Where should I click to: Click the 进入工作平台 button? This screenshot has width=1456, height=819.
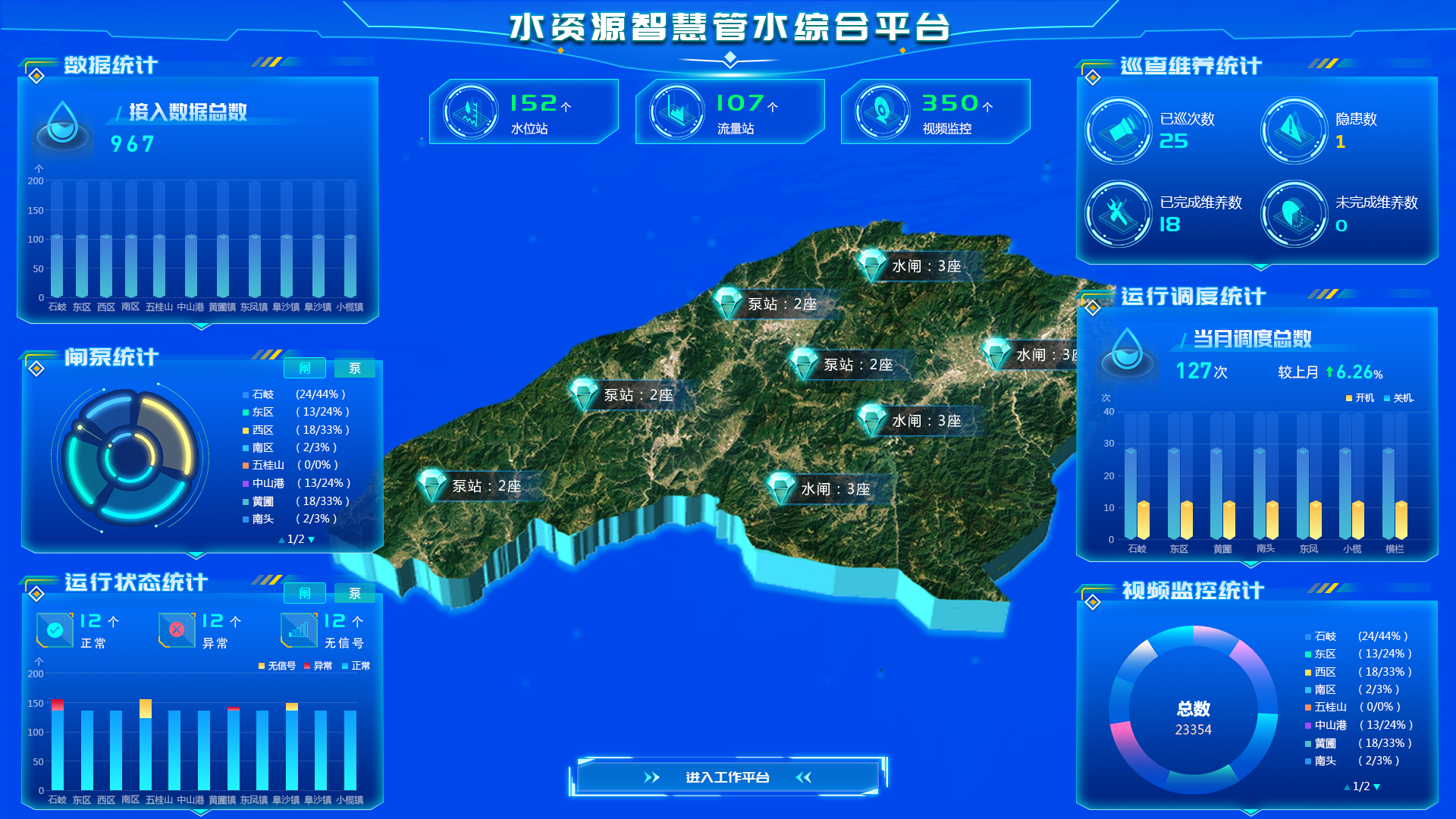[x=726, y=777]
